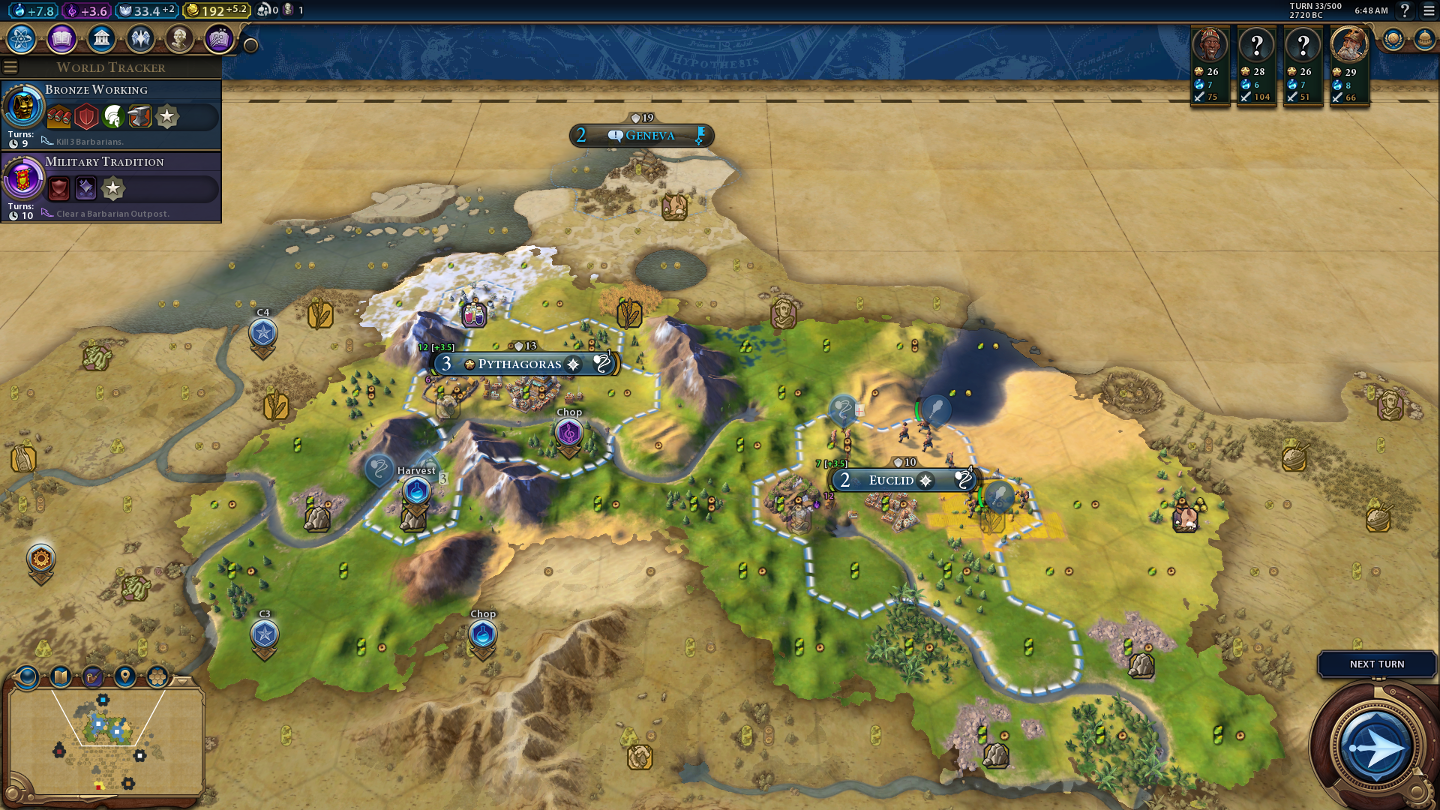Click the red-hat leader portrait
Viewport: 1440px width, 810px height.
click(1211, 45)
